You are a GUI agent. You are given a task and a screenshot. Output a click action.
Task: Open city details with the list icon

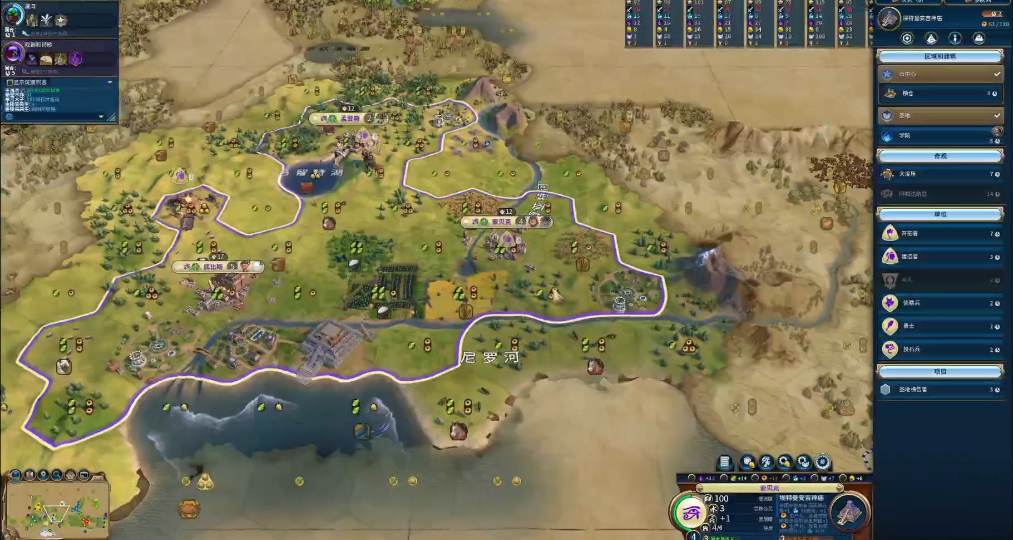point(725,462)
